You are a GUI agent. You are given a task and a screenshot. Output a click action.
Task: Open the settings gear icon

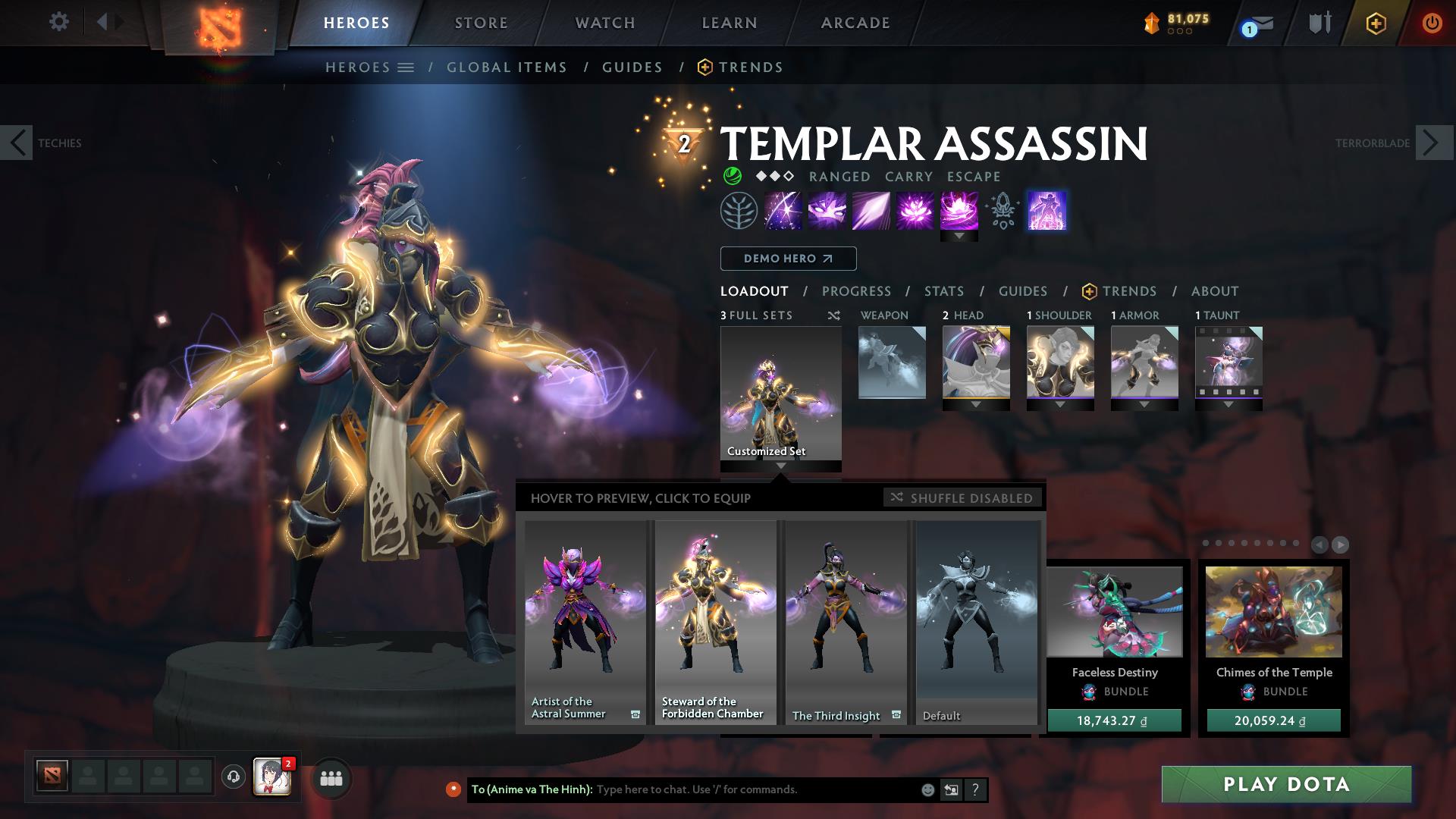58,22
